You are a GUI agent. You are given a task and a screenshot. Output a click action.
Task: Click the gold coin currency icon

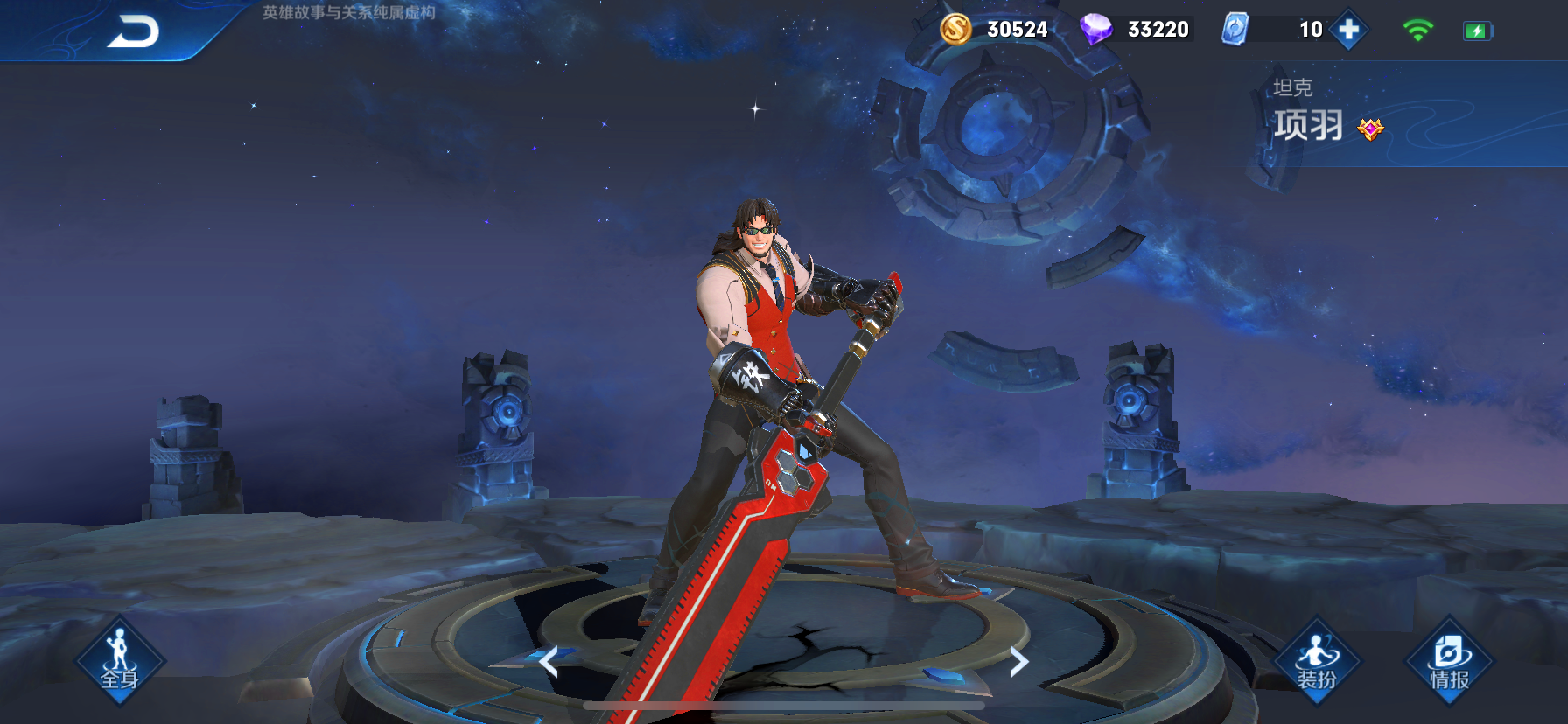tap(955, 30)
